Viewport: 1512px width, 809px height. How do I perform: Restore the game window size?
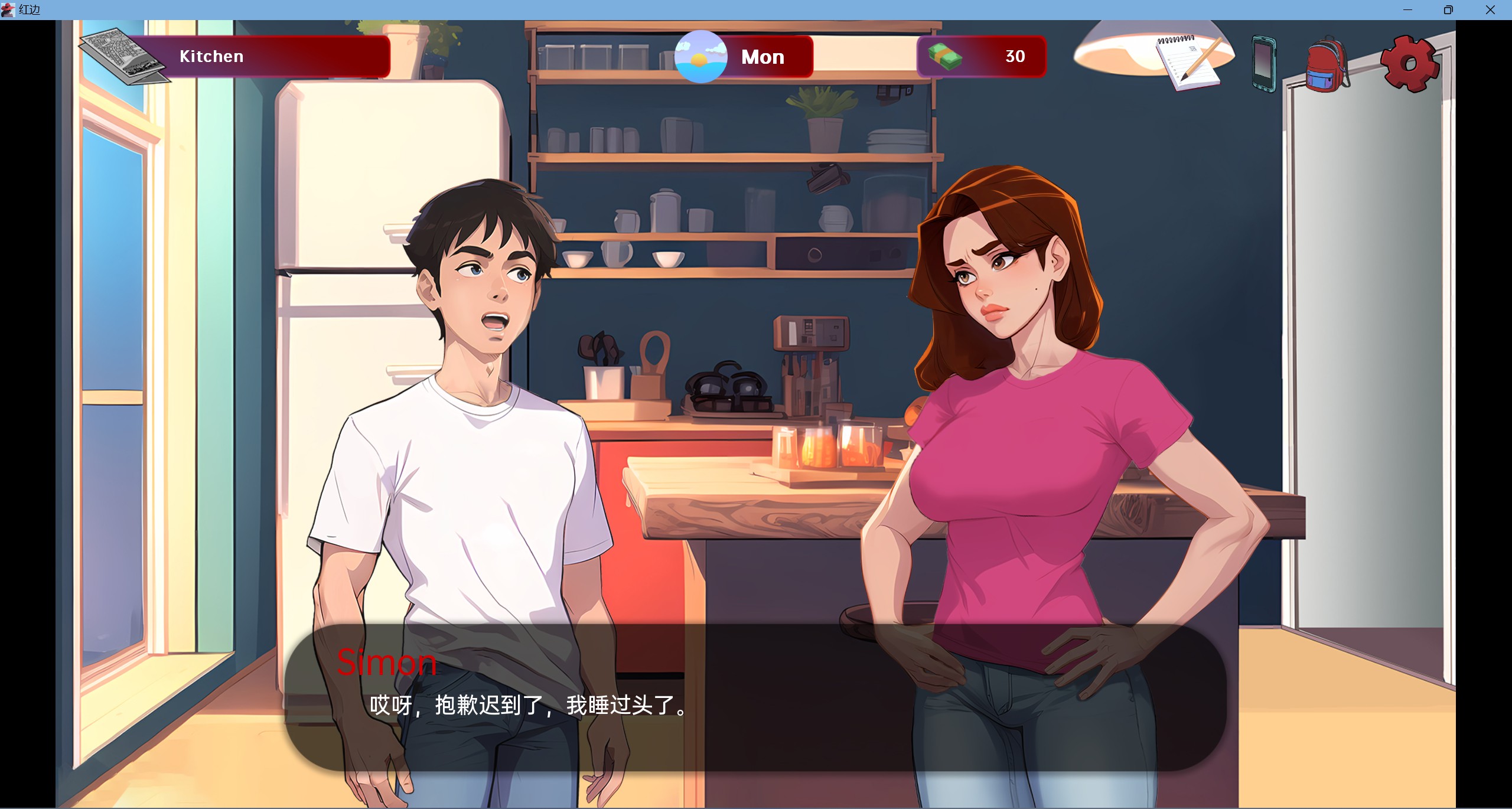click(x=1448, y=9)
